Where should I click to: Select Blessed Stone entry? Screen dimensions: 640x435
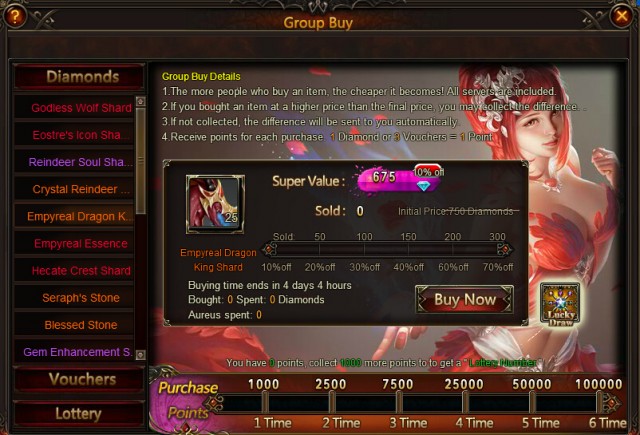(x=80, y=325)
